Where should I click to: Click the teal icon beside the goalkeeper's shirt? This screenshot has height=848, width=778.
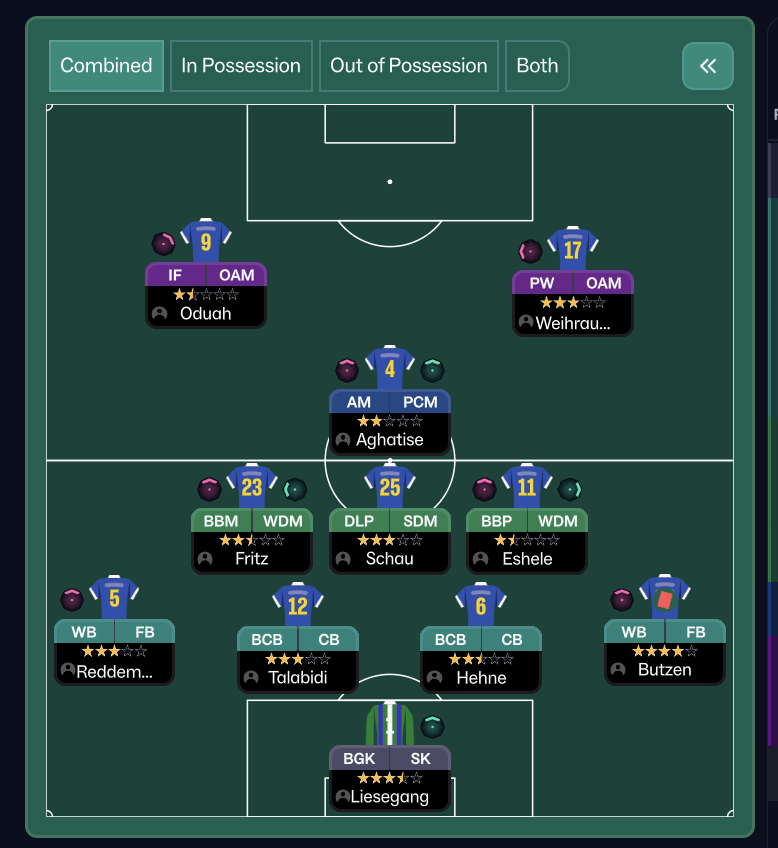432,727
